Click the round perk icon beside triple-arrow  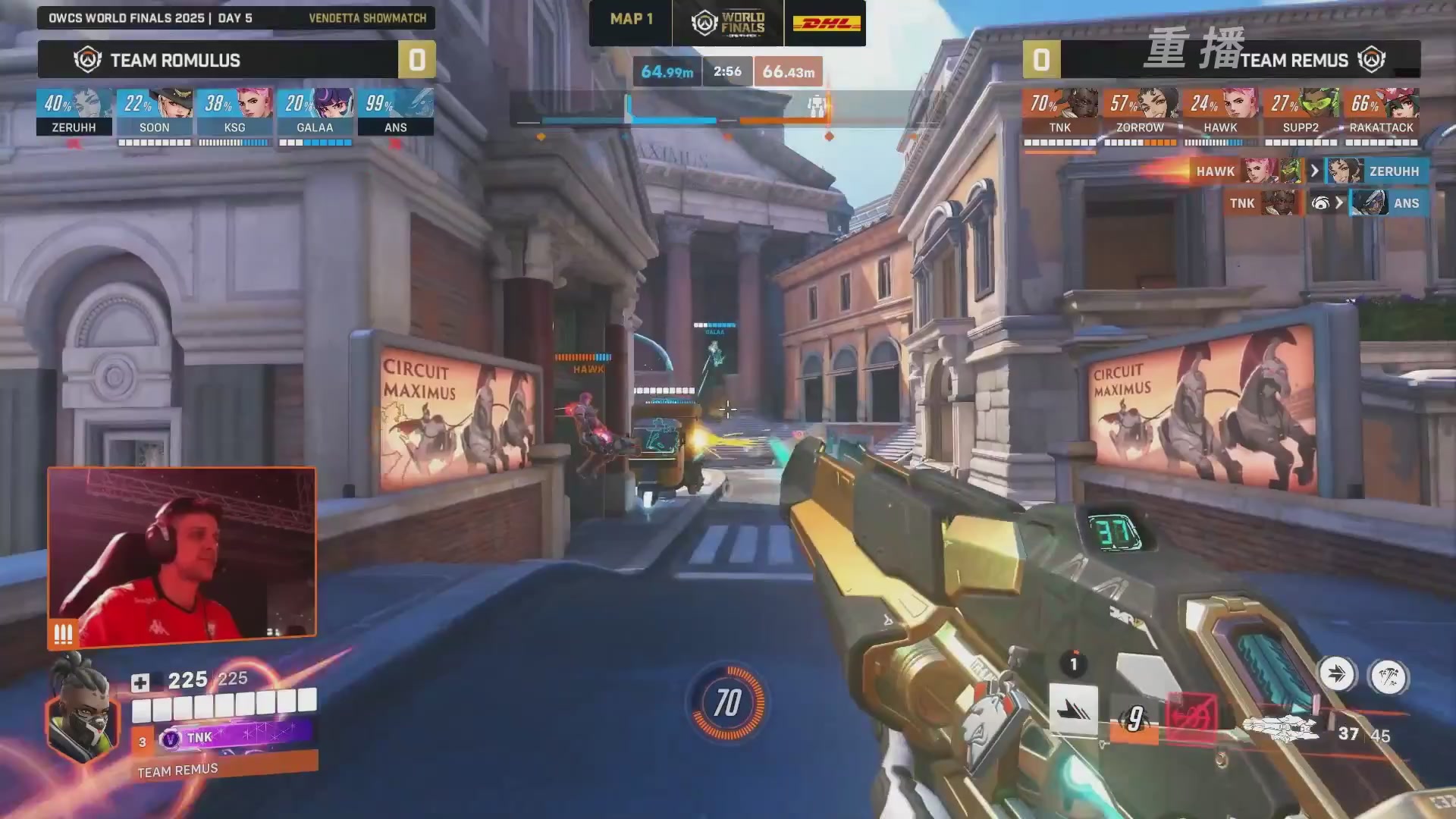pyautogui.click(x=1389, y=676)
